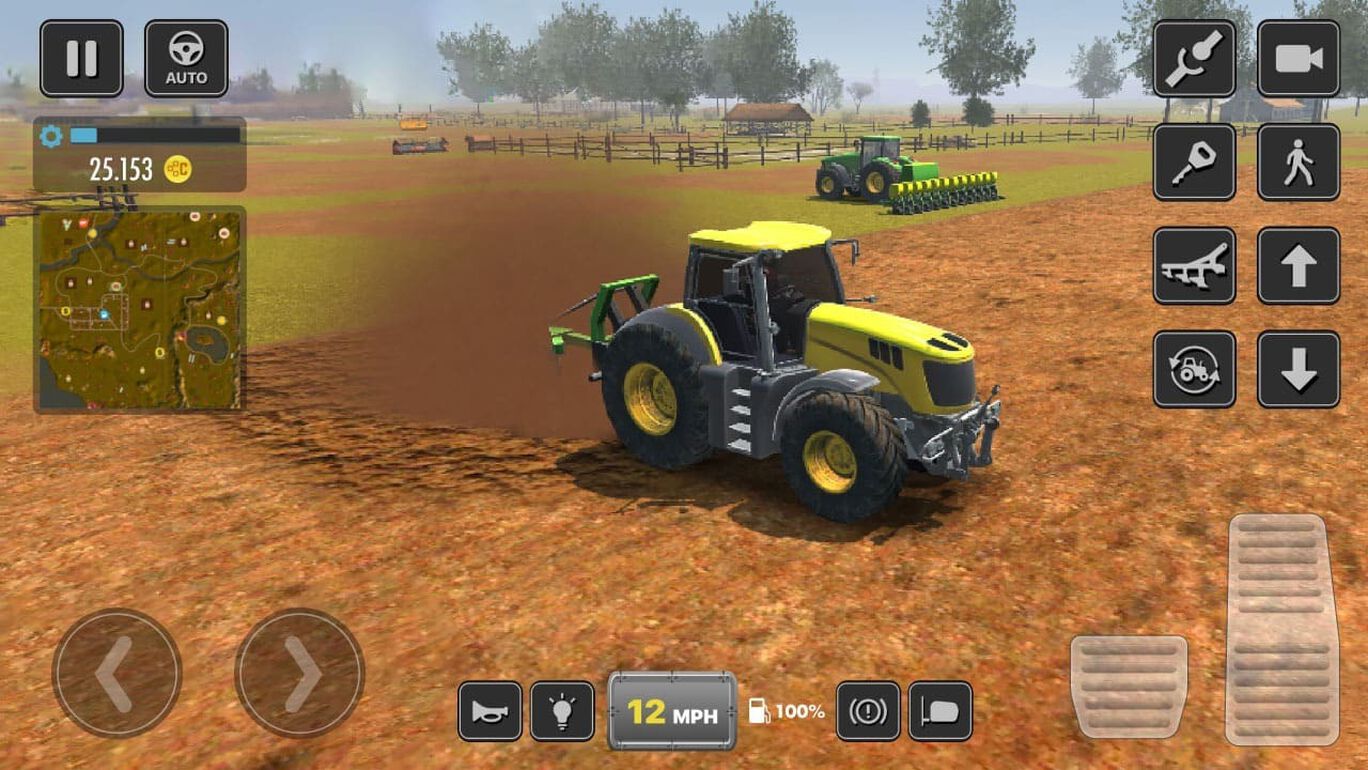Toggle the AUTO steering wheel button

point(186,59)
